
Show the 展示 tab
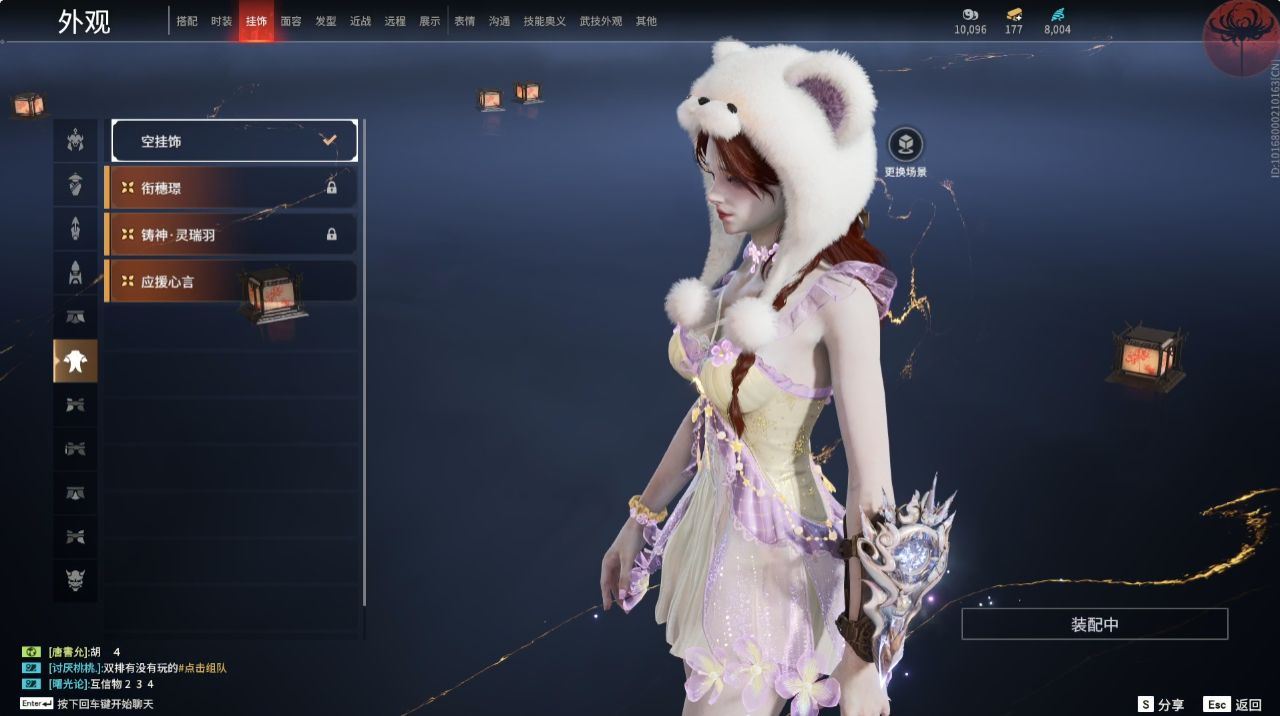click(429, 21)
